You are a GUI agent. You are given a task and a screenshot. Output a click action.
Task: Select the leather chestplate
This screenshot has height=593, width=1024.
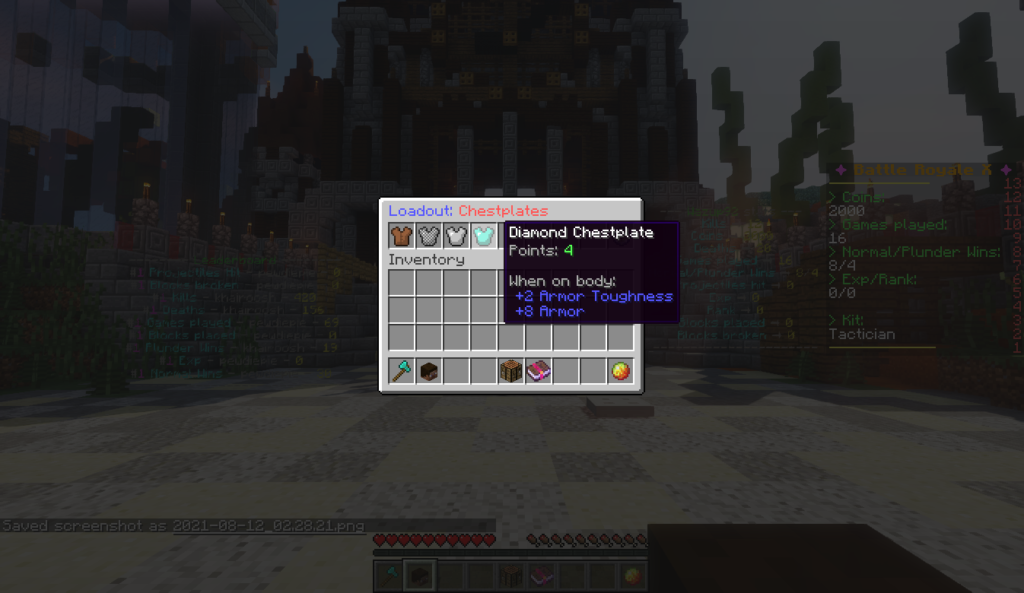[x=402, y=236]
